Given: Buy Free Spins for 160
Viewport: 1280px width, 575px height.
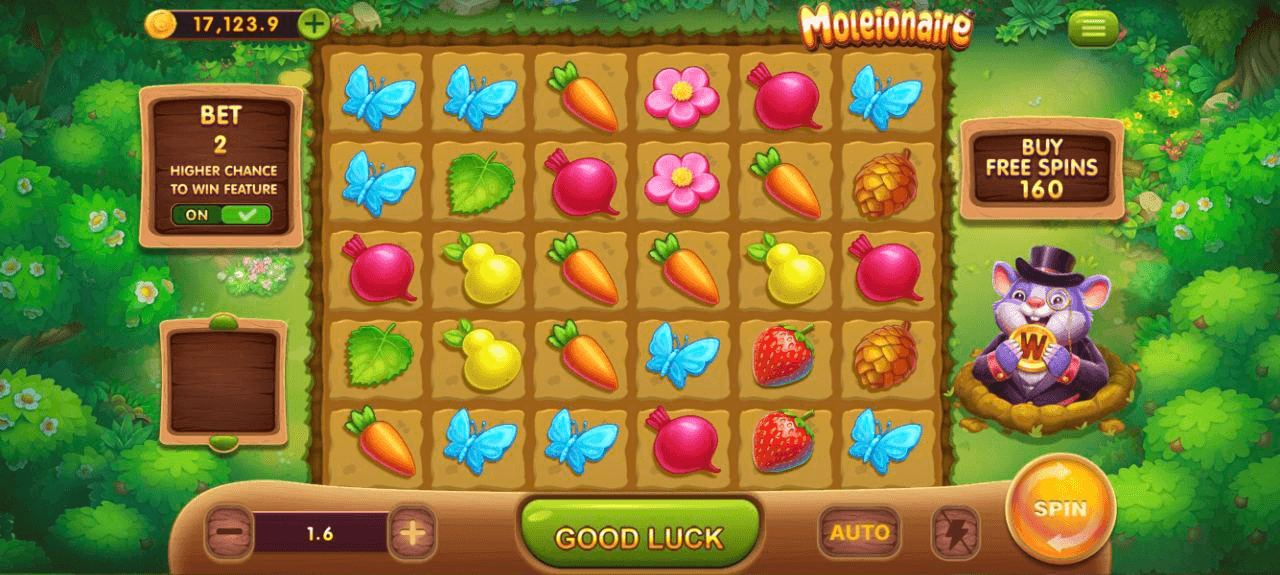Looking at the screenshot, I should pyautogui.click(x=1041, y=168).
